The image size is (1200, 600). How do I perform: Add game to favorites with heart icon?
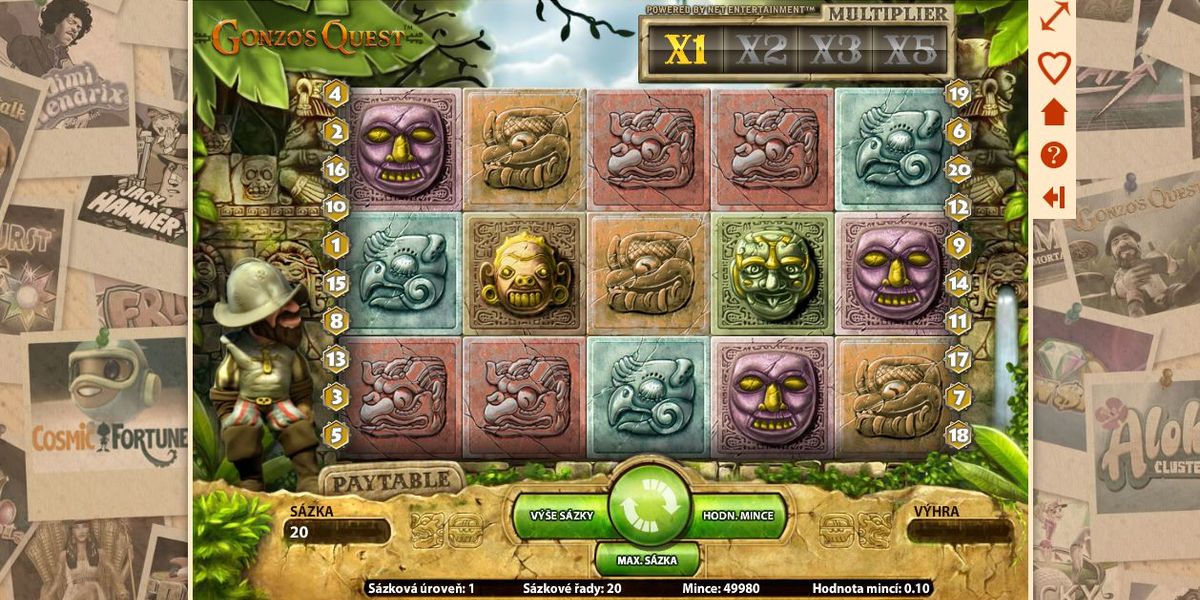click(x=1054, y=68)
